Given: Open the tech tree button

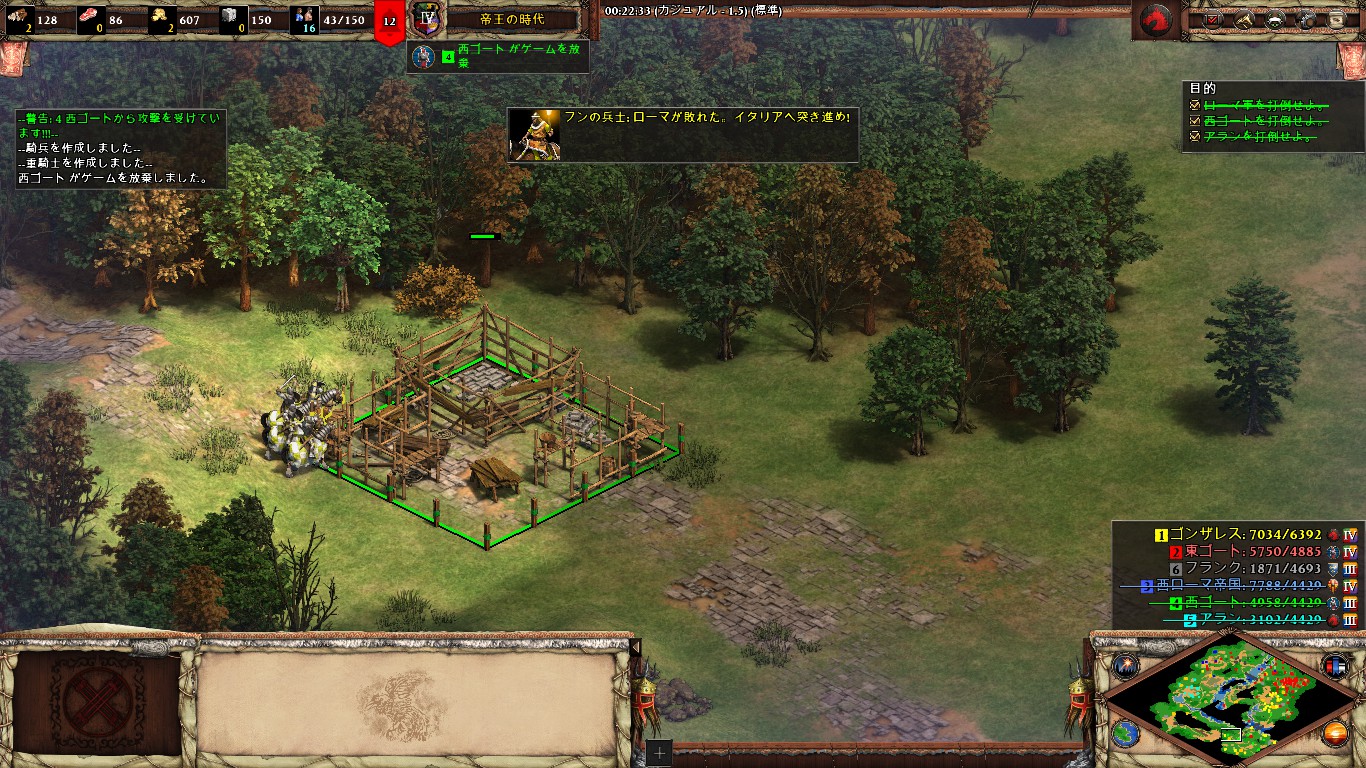Looking at the screenshot, I should [x=1275, y=18].
